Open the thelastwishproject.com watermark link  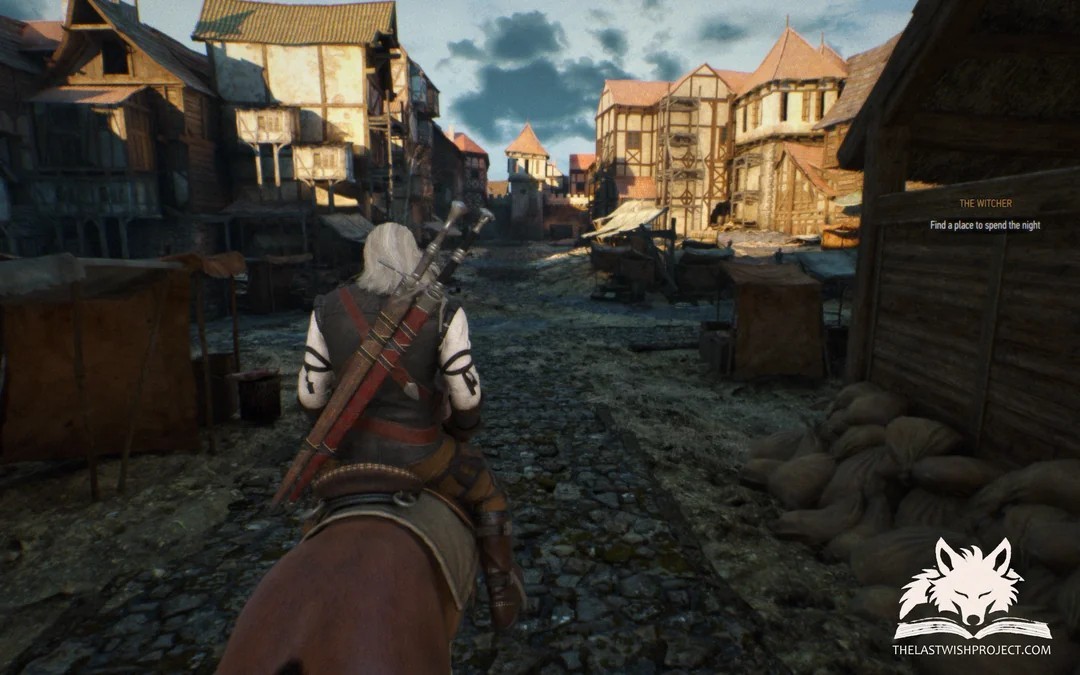pyautogui.click(x=971, y=650)
